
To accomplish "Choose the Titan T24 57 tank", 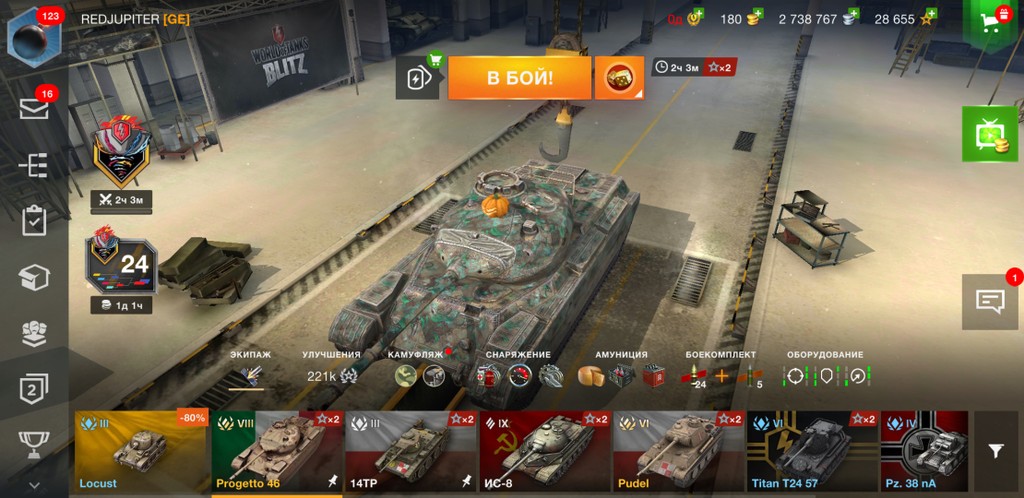I will coord(812,452).
